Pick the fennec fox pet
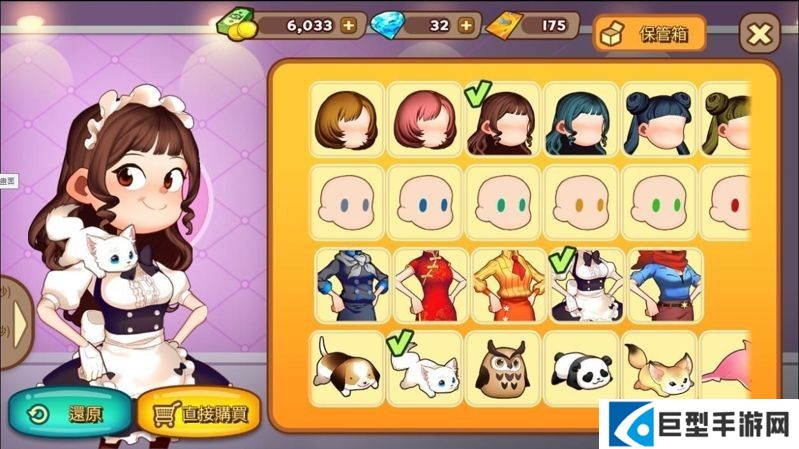Image resolution: width=799 pixels, height=449 pixels. coord(657,367)
